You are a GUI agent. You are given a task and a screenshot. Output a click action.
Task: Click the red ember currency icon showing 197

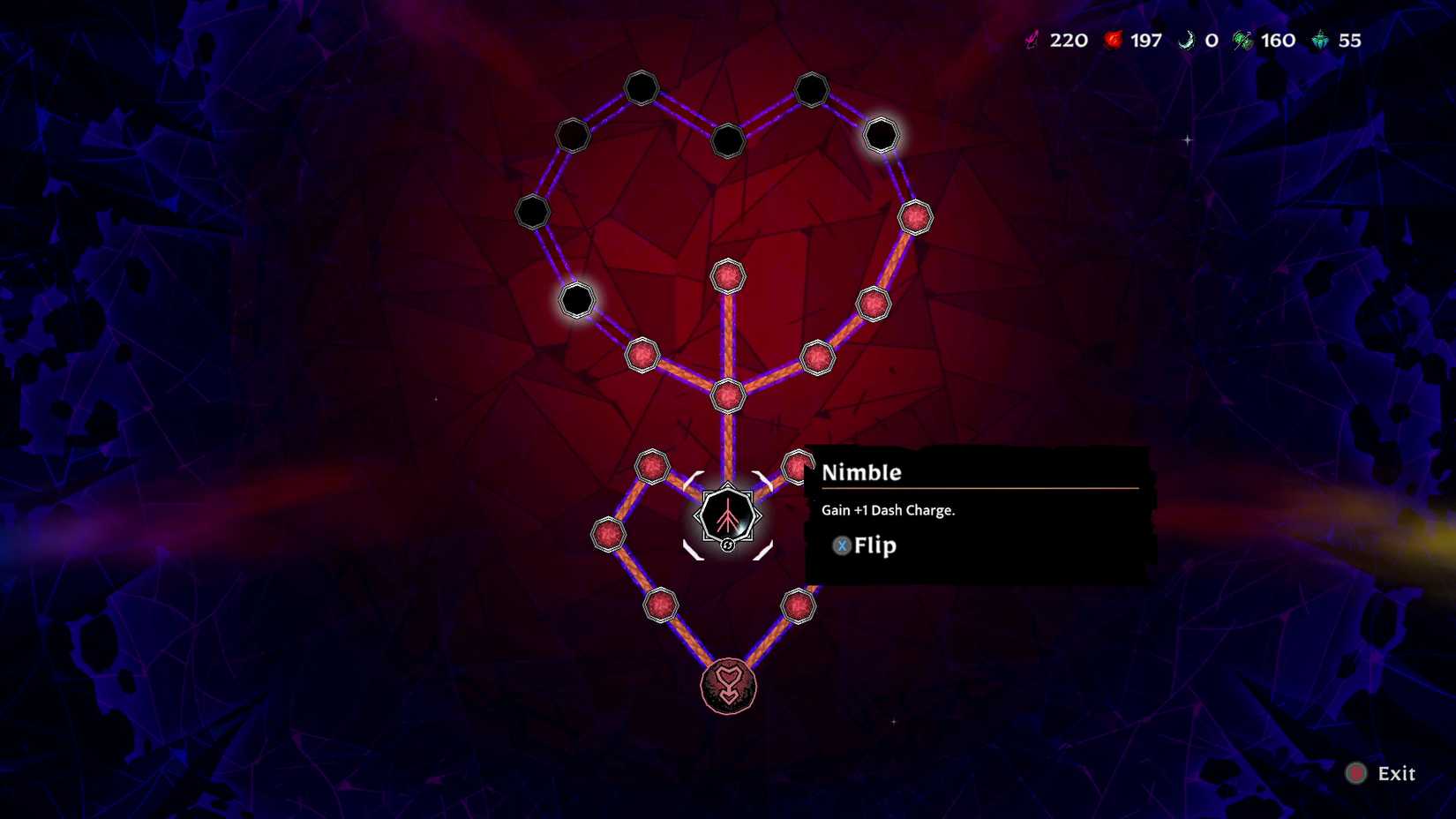point(1114,39)
